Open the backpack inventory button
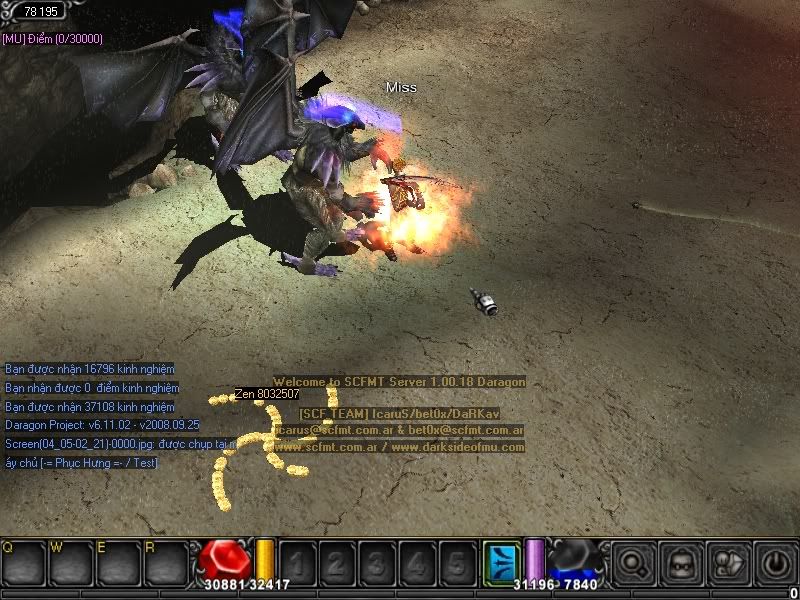The height and width of the screenshot is (600, 800). coord(683,562)
